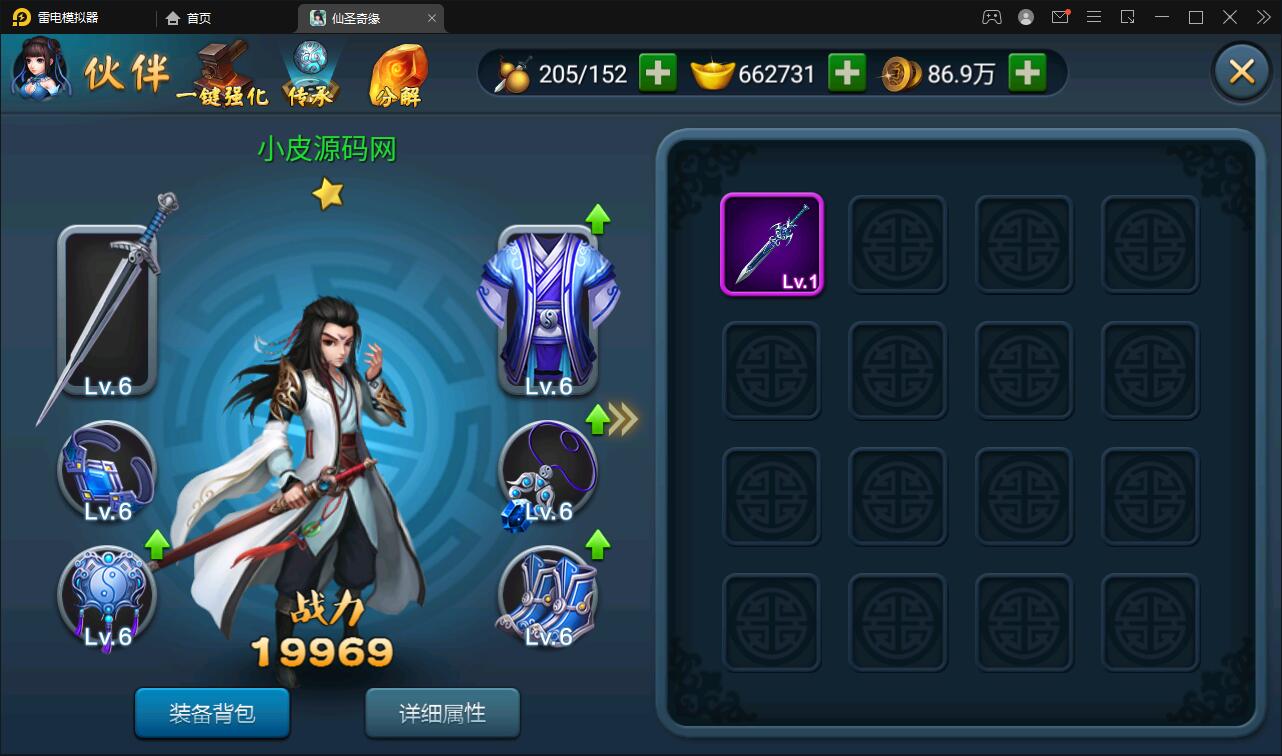The width and height of the screenshot is (1282, 756).
Task: Open the 装备背包 equipment bag
Action: pos(212,714)
